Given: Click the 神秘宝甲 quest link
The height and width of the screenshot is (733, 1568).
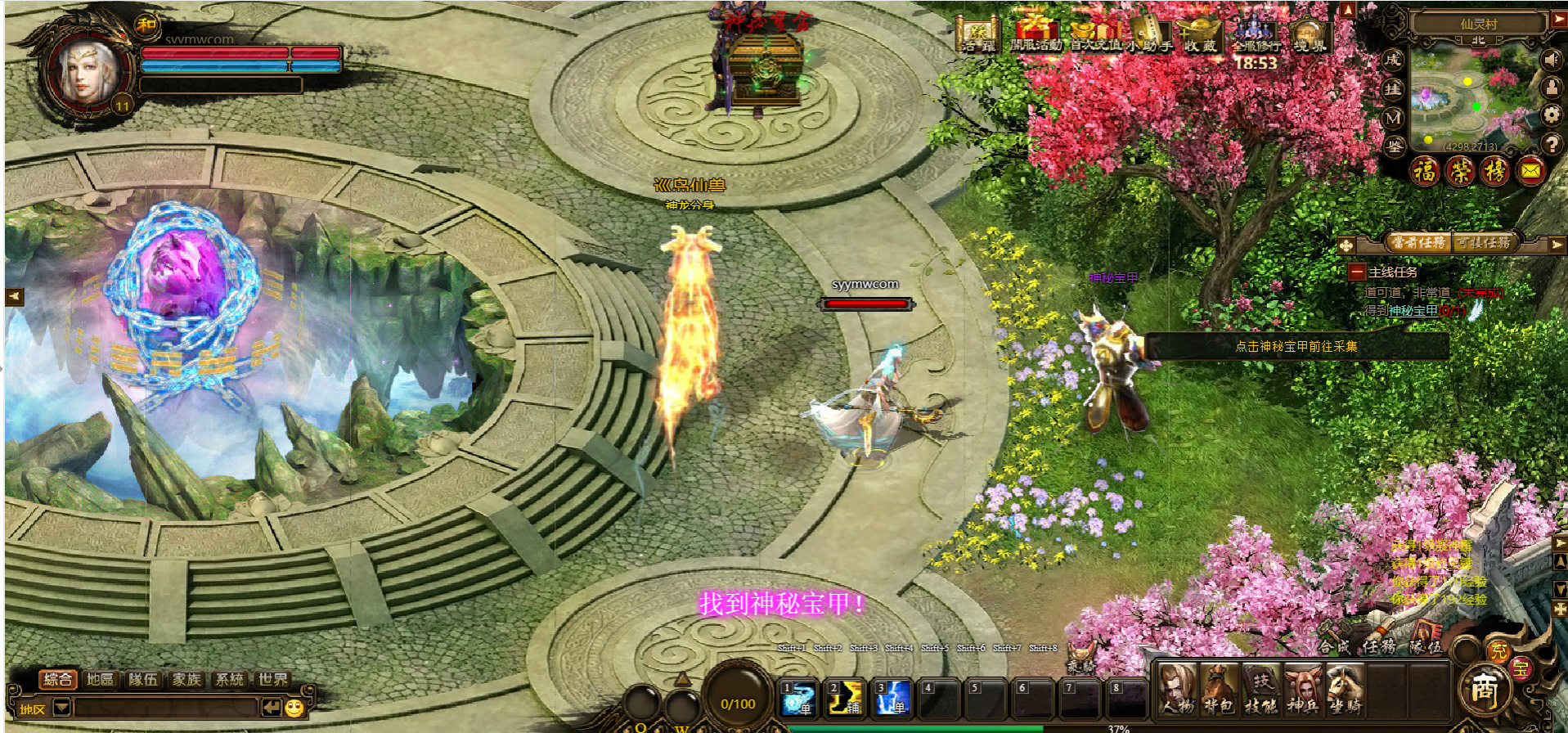Looking at the screenshot, I should [1413, 311].
